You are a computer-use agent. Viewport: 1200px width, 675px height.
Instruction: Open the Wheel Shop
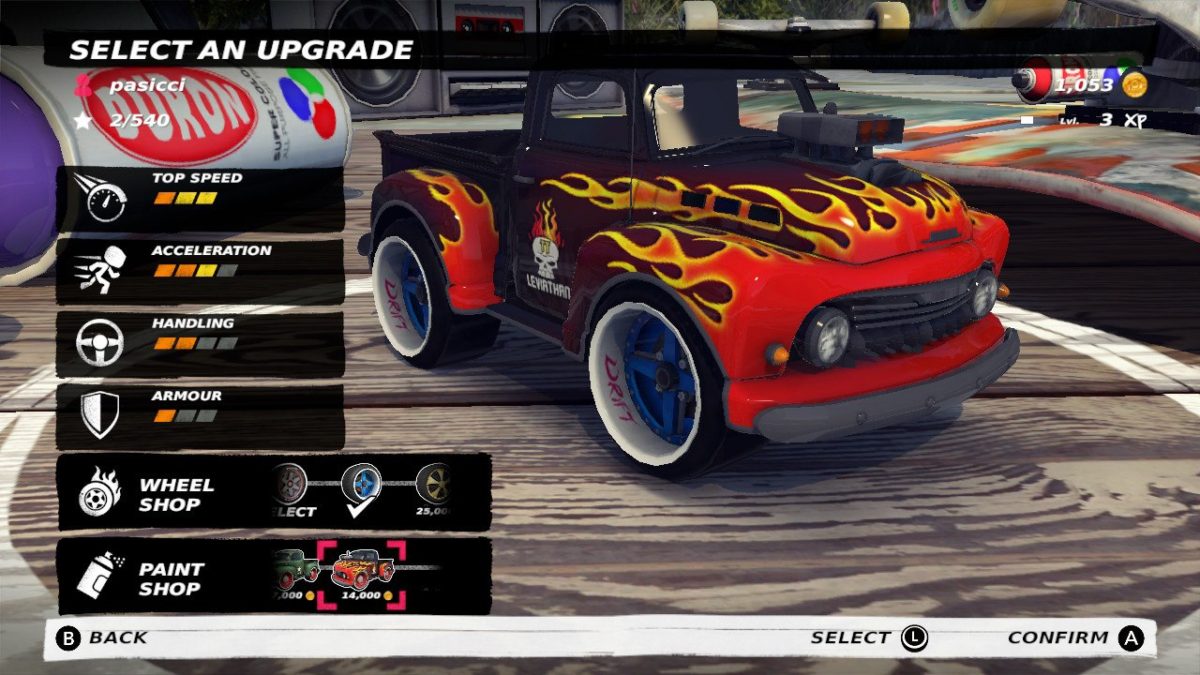tap(150, 493)
